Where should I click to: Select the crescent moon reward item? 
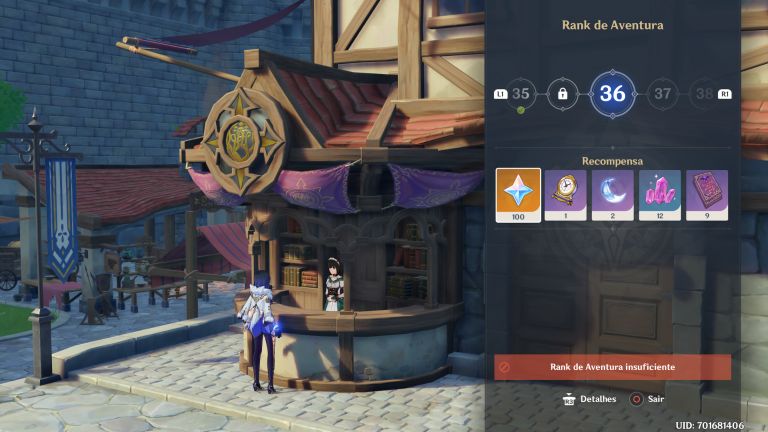pyautogui.click(x=612, y=194)
